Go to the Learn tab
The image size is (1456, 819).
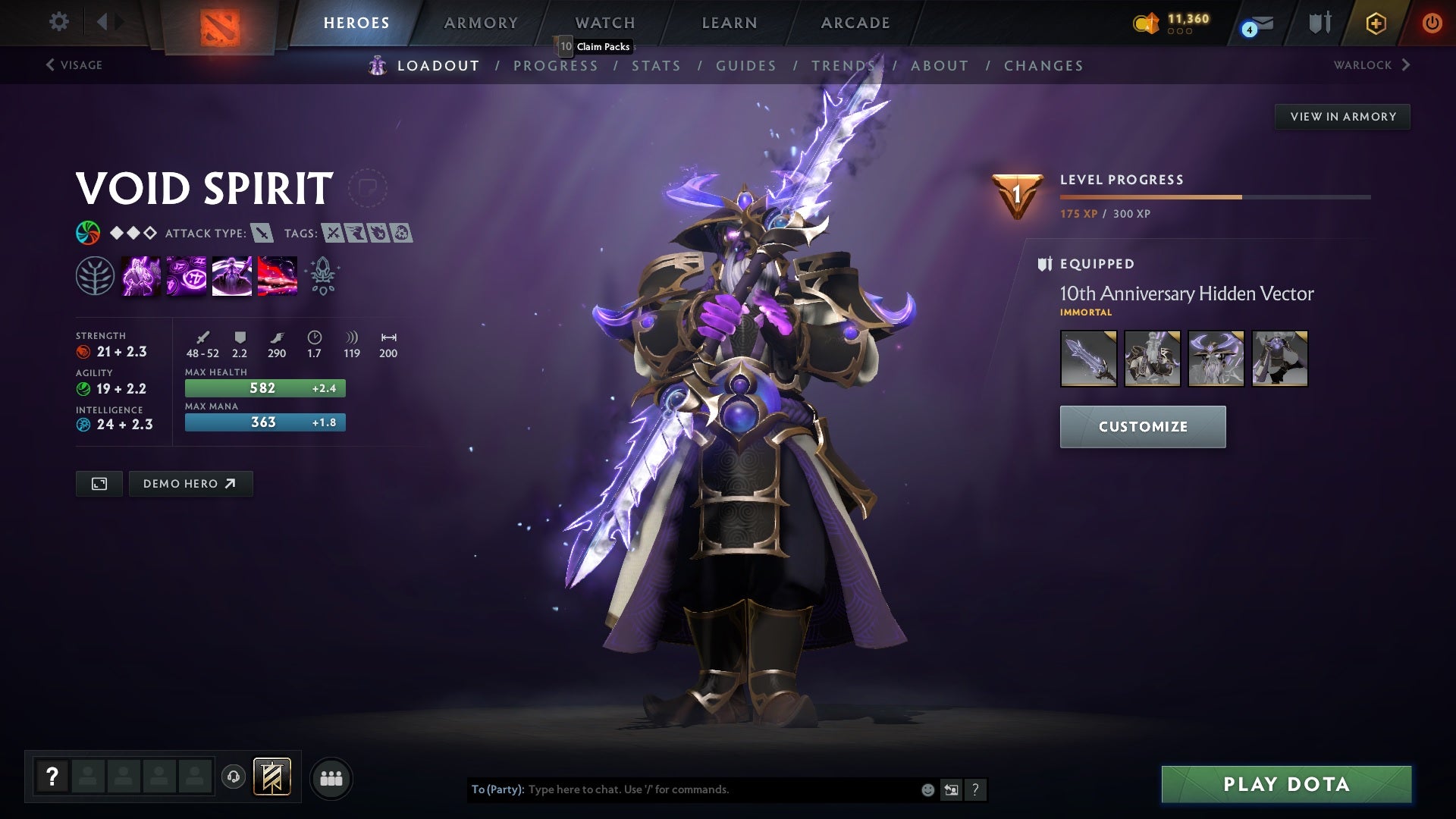click(730, 23)
